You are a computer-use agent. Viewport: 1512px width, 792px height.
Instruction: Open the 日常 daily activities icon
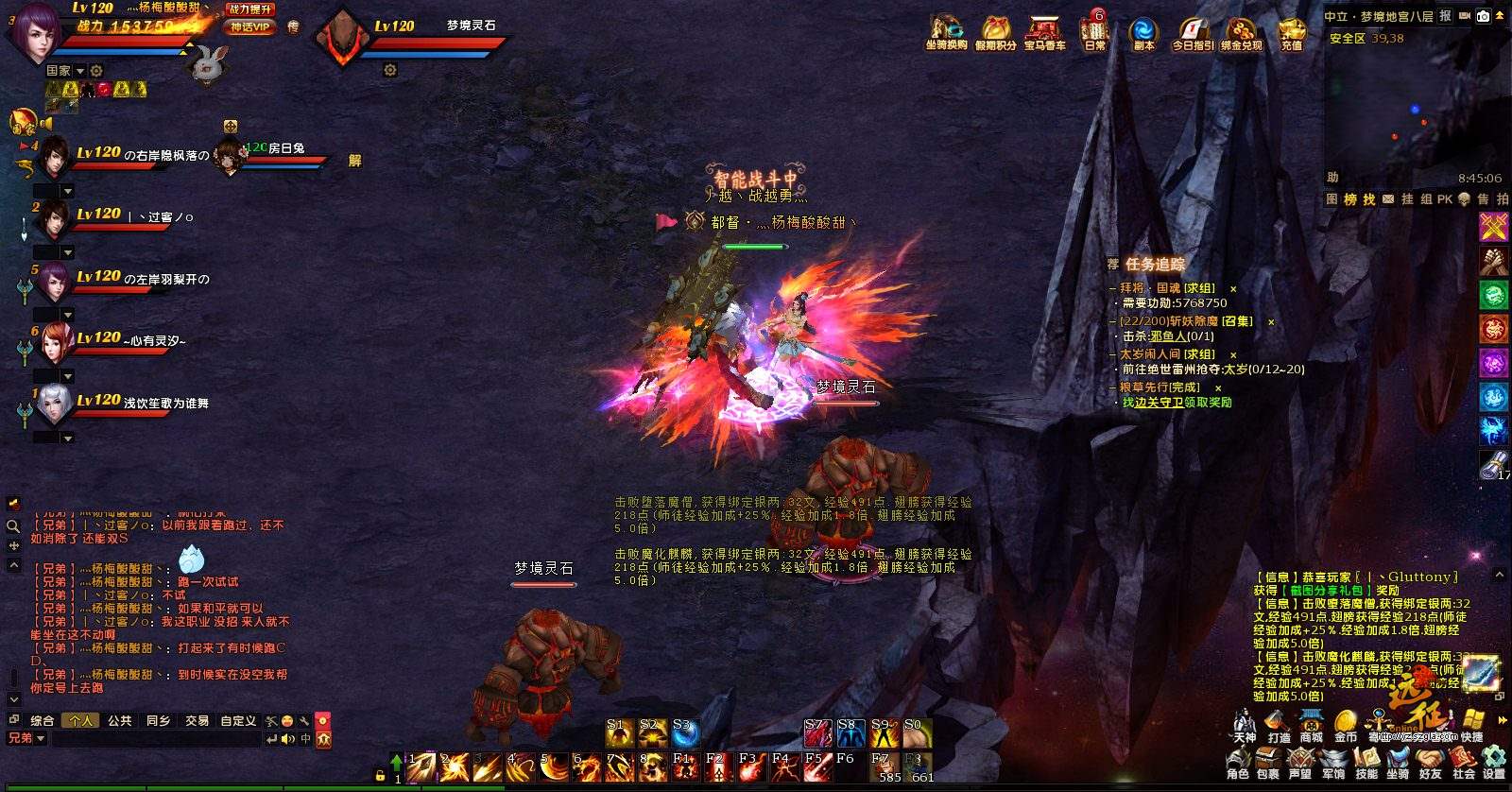point(1095,31)
